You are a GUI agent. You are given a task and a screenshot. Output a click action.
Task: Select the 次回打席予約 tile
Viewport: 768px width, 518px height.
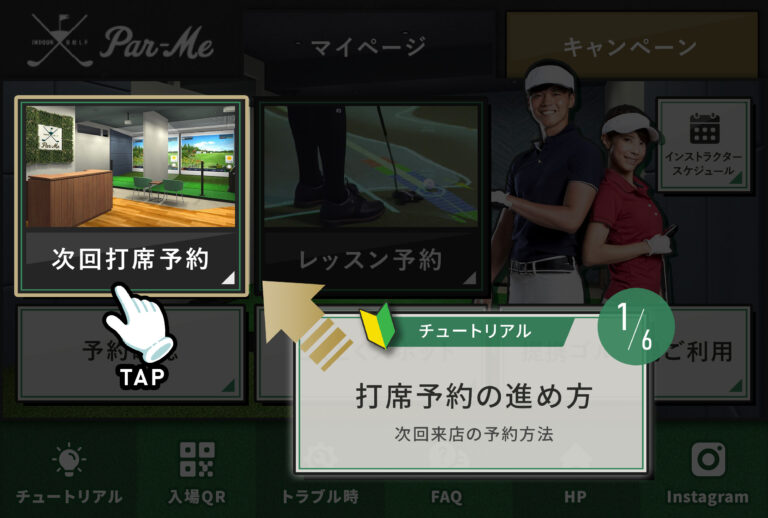(131, 196)
